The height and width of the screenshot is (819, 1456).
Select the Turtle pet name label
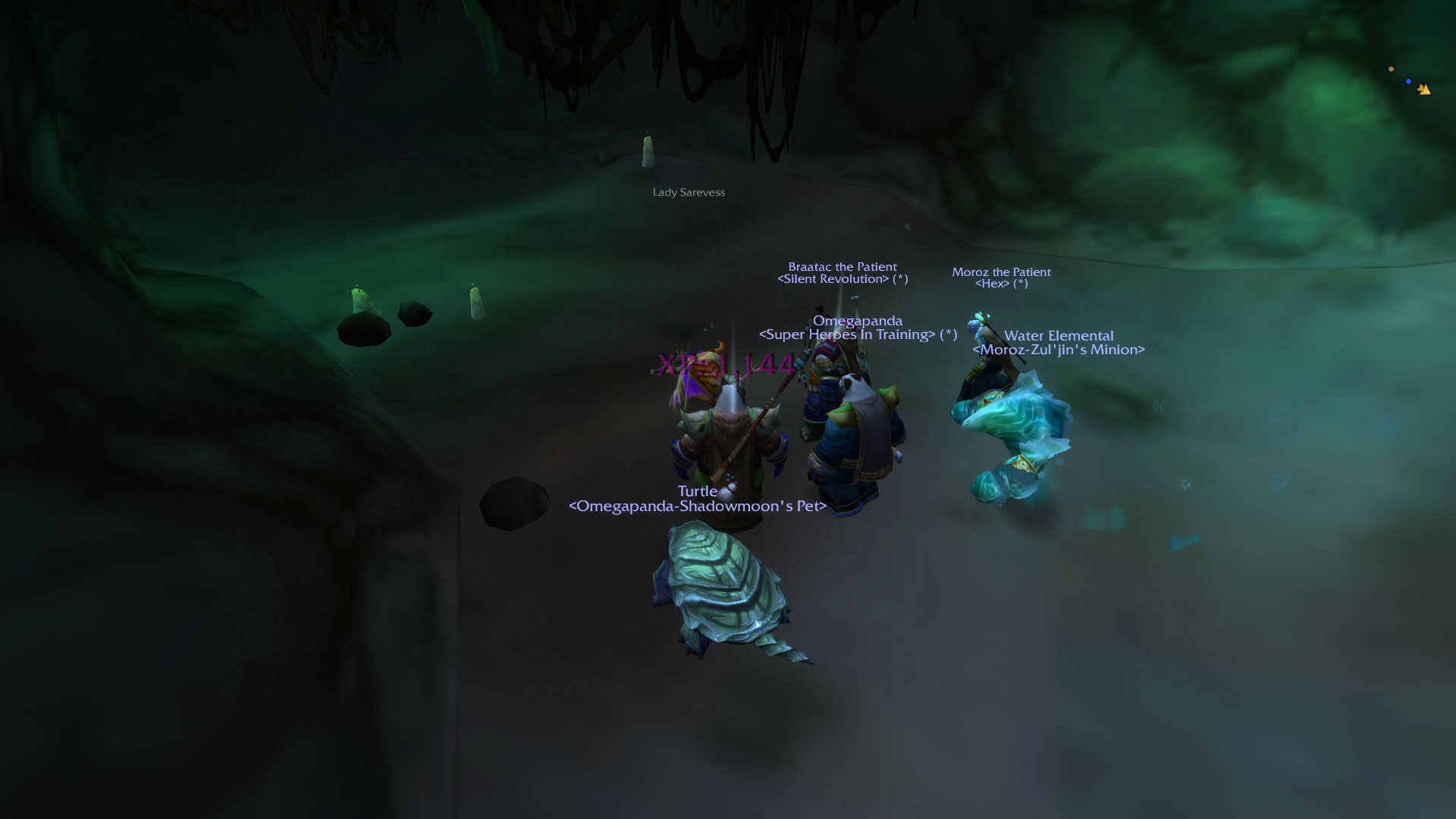pyautogui.click(x=697, y=491)
